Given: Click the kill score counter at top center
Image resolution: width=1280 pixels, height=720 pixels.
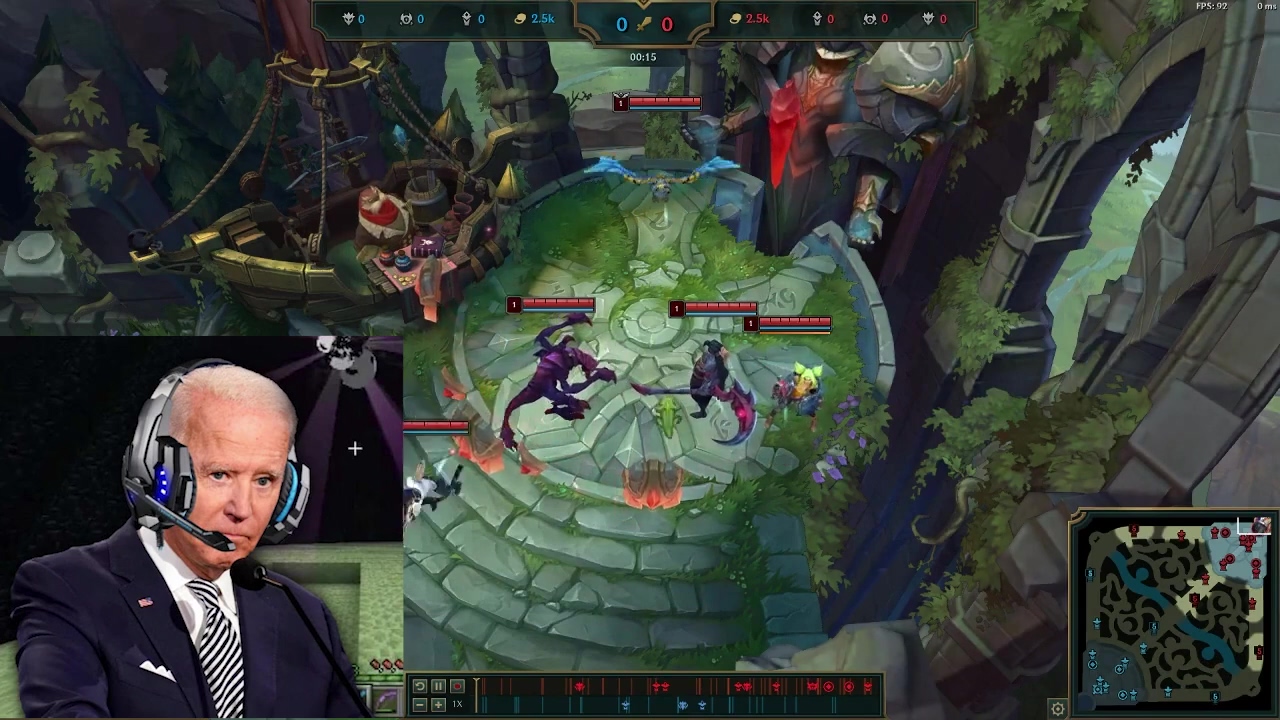Looking at the screenshot, I should 642,24.
